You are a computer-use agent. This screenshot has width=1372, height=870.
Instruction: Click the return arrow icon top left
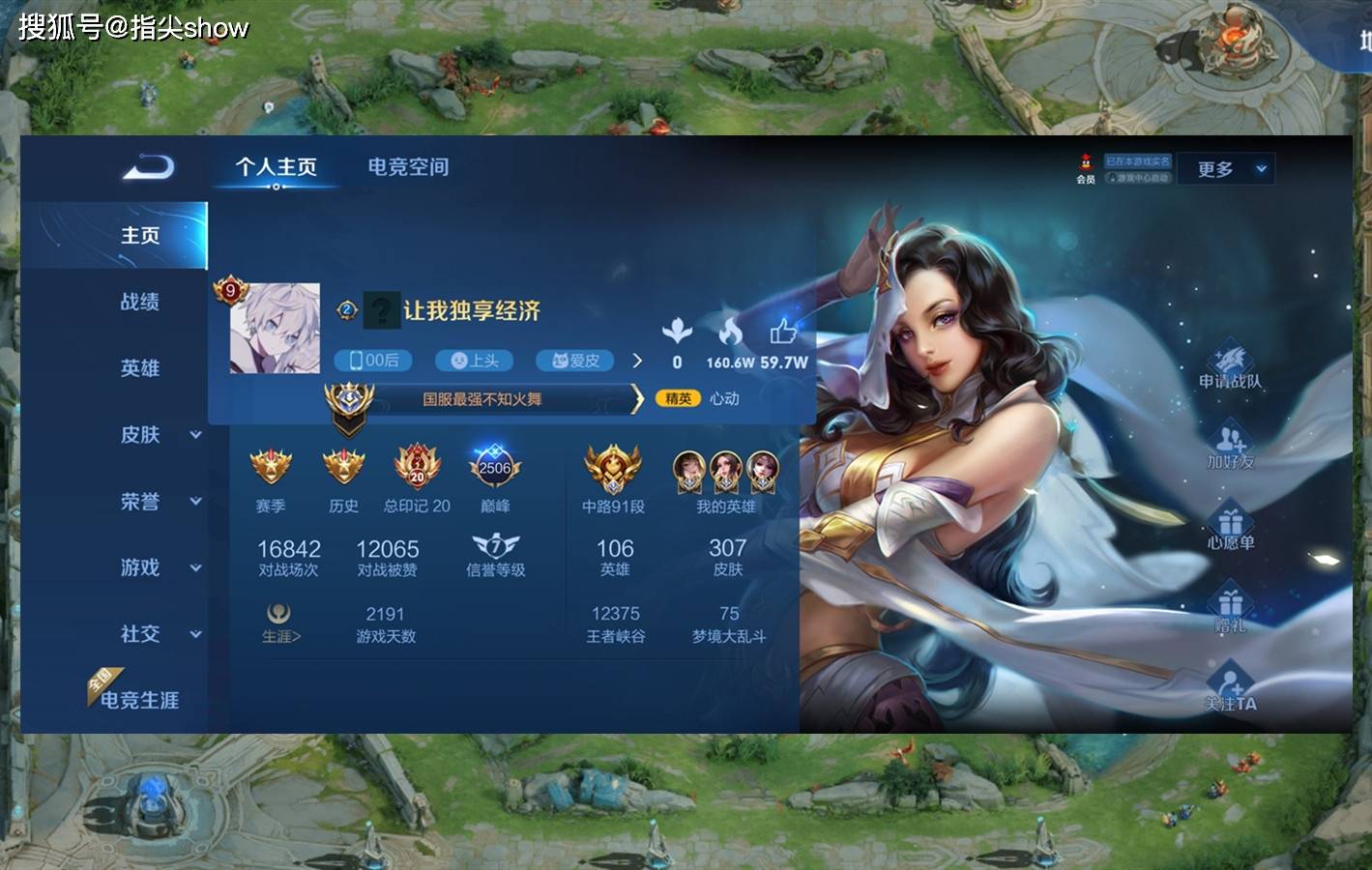coord(147,166)
